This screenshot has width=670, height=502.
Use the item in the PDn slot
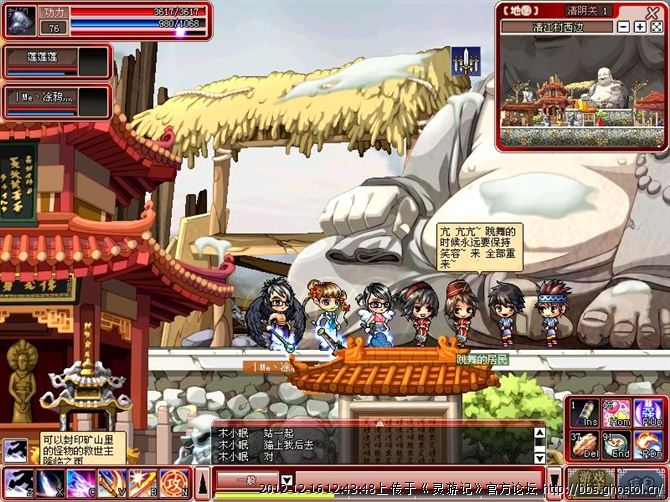point(648,444)
